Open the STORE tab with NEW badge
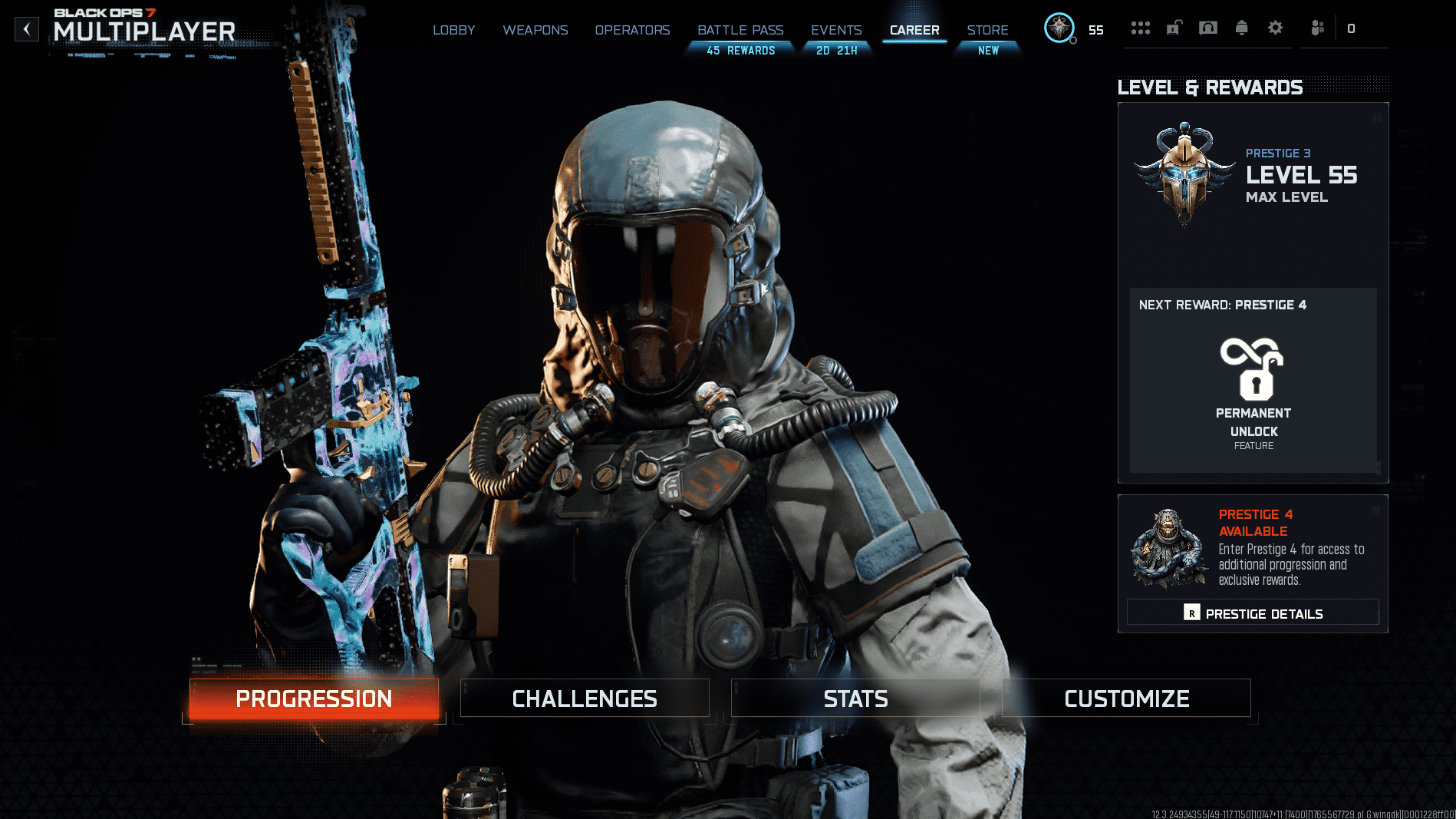The height and width of the screenshot is (819, 1456). tap(987, 30)
